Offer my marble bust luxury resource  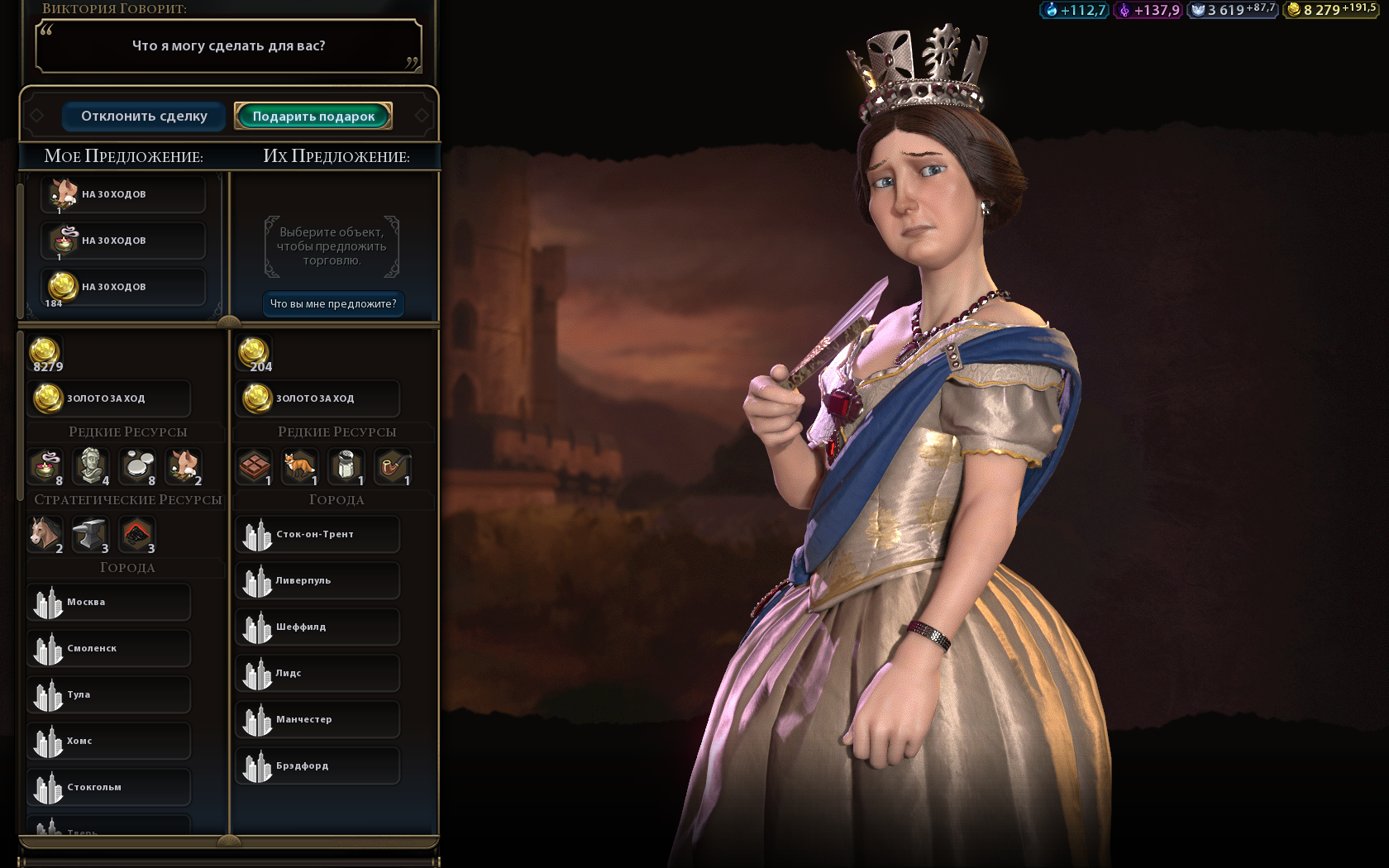coord(92,466)
